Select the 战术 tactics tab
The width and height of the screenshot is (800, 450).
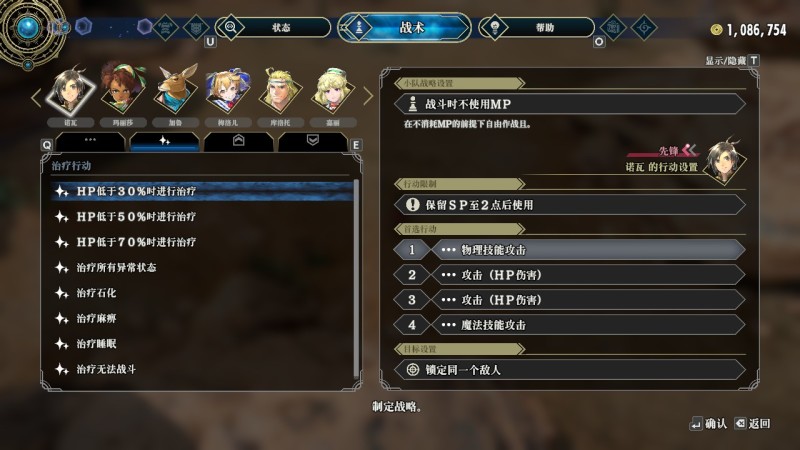405,27
